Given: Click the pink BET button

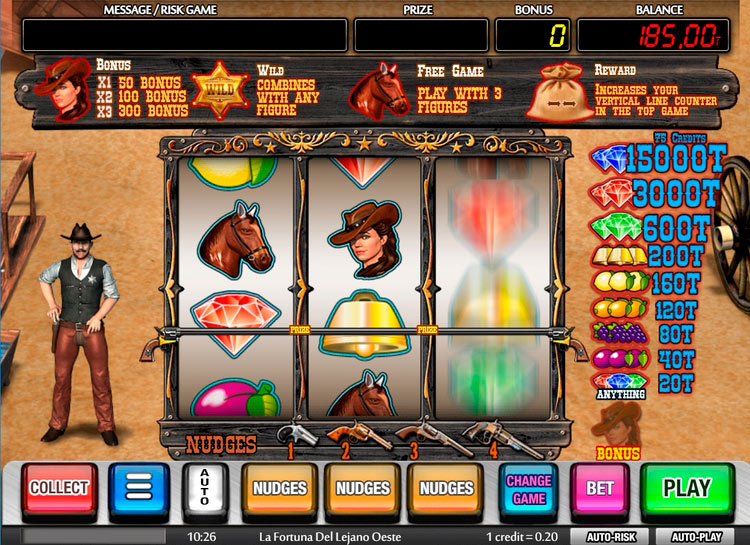Looking at the screenshot, I should pos(599,489).
